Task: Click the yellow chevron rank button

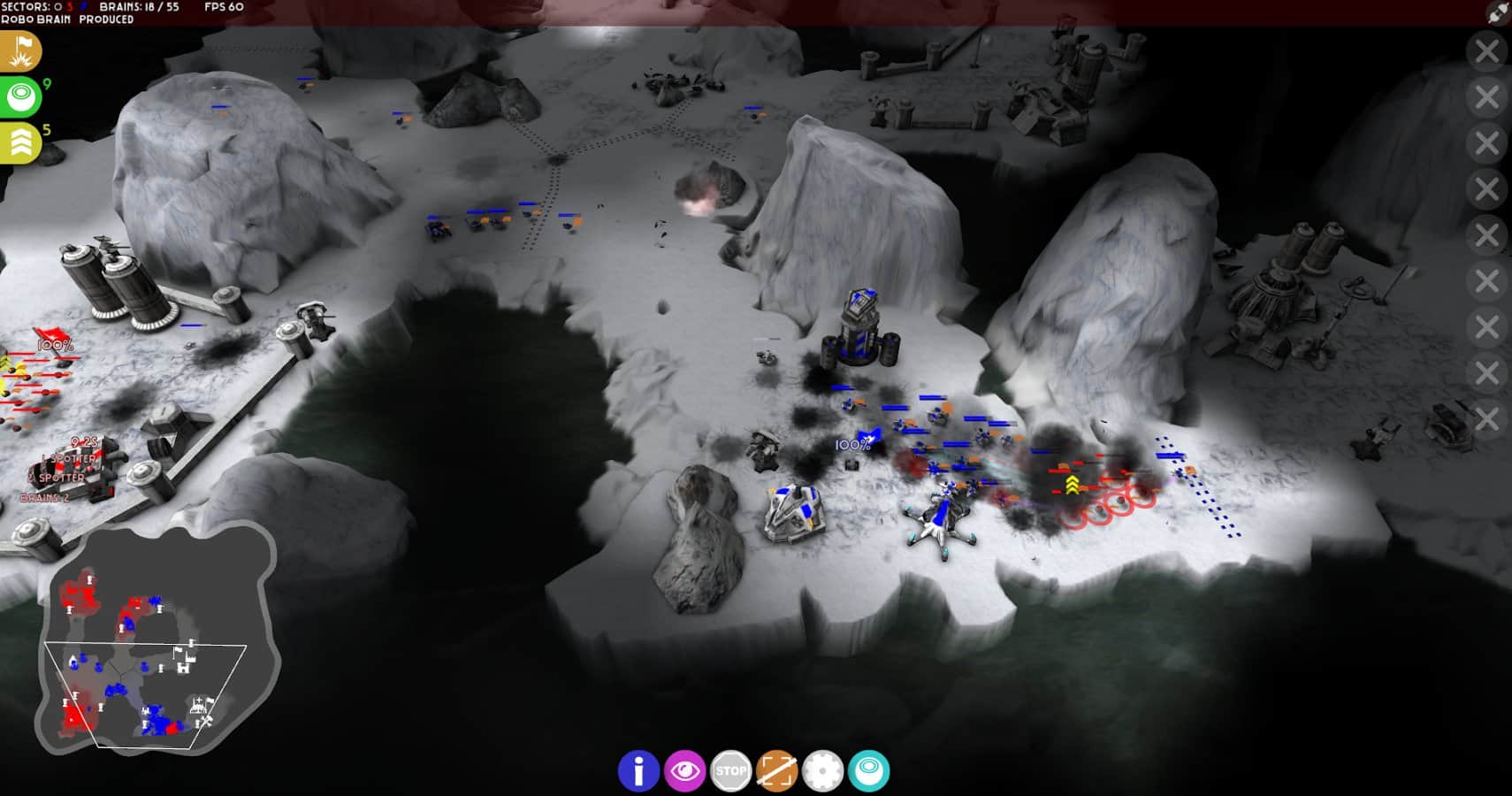Action: pyautogui.click(x=19, y=142)
